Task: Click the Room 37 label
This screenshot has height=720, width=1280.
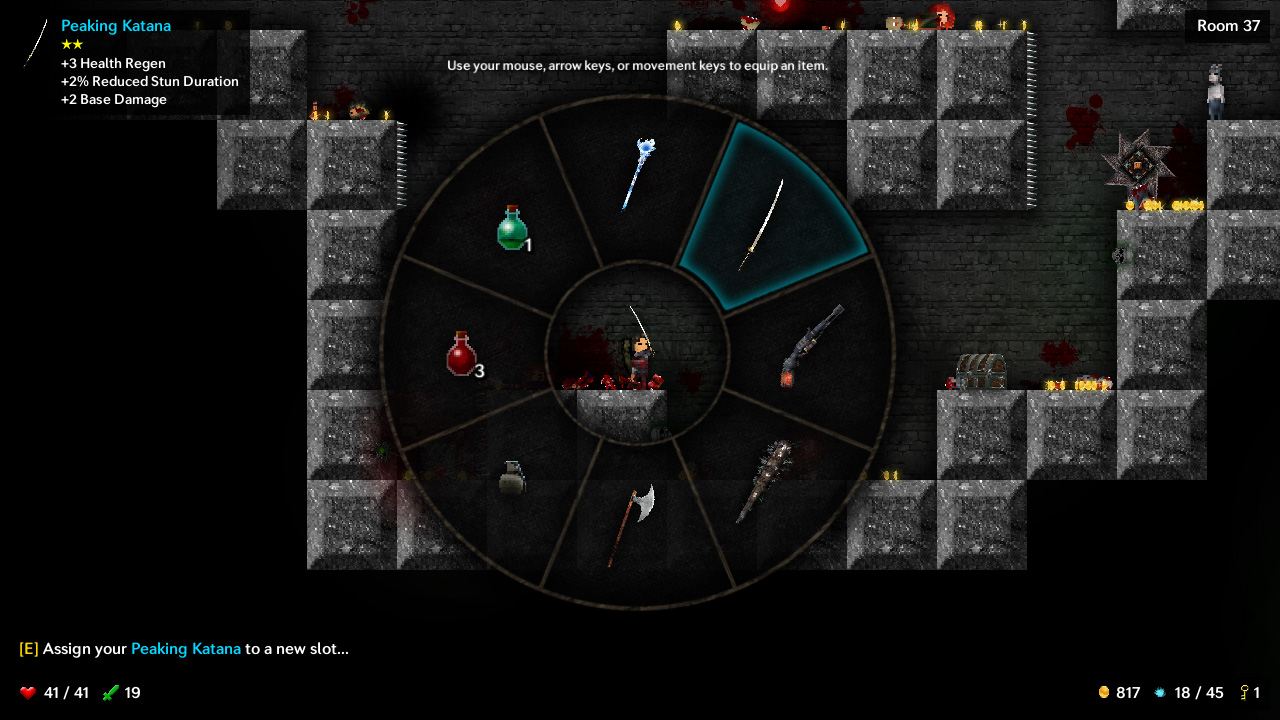Action: coord(1227,26)
